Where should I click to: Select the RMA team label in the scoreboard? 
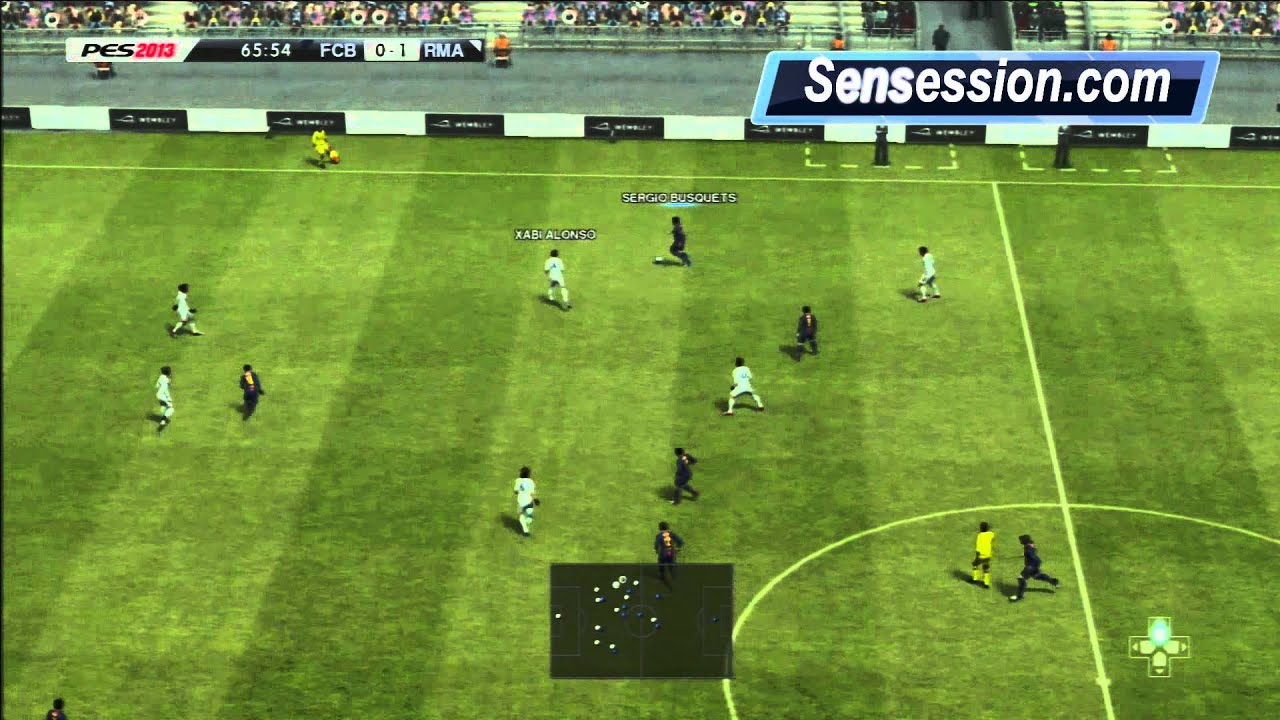[x=443, y=48]
